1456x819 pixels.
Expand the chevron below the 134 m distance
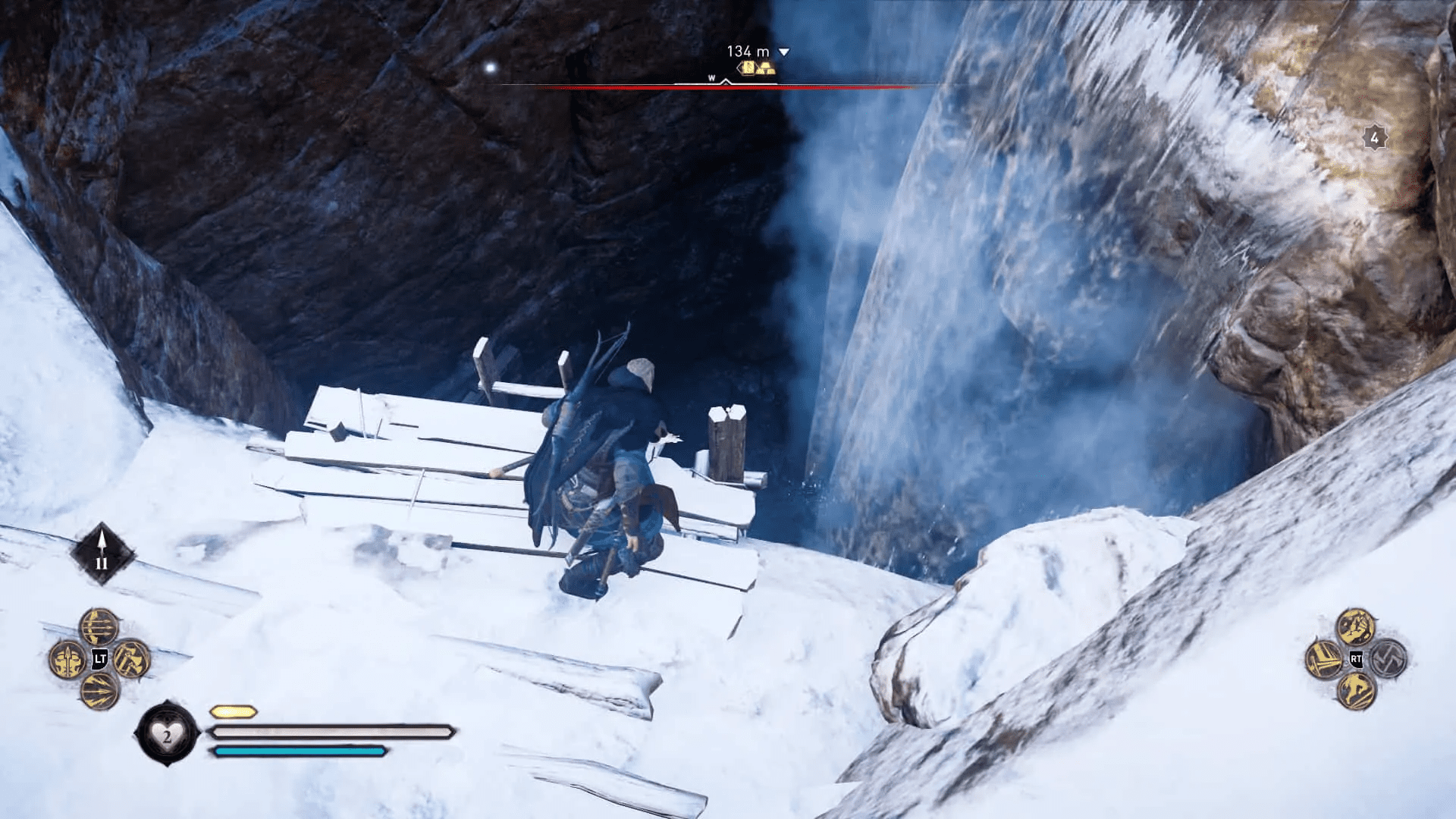[783, 52]
